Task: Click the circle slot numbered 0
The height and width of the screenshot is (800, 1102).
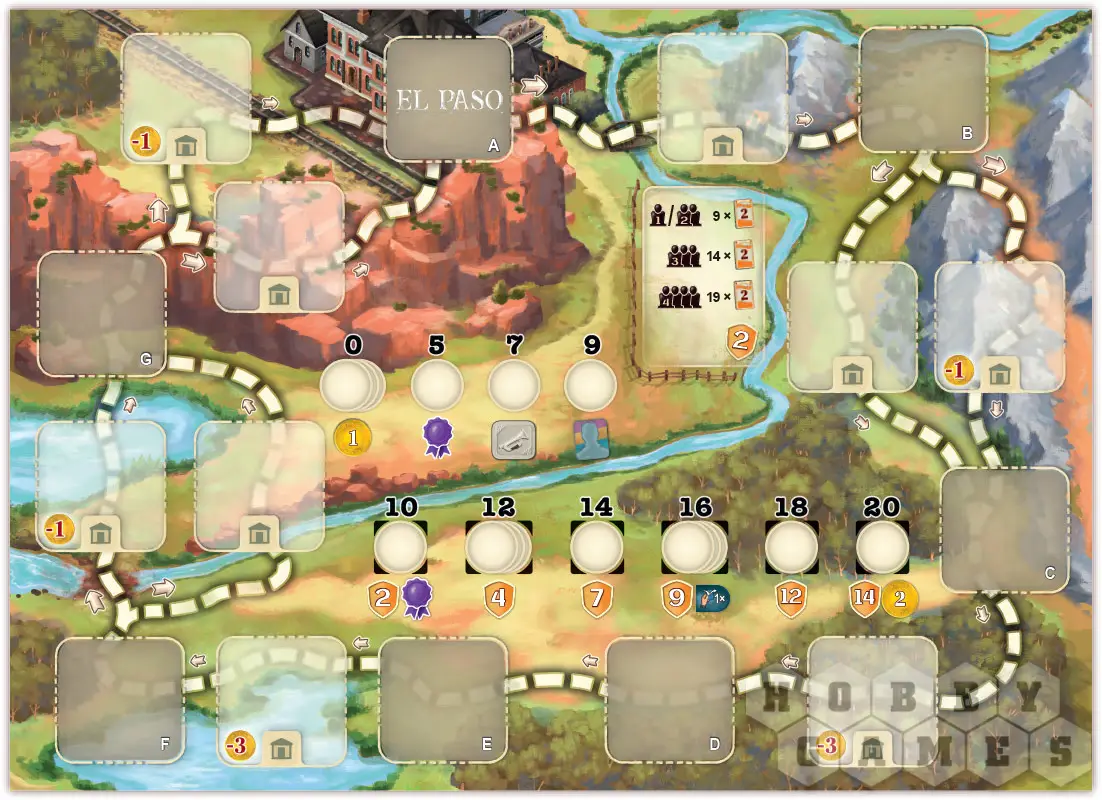Action: coord(350,386)
